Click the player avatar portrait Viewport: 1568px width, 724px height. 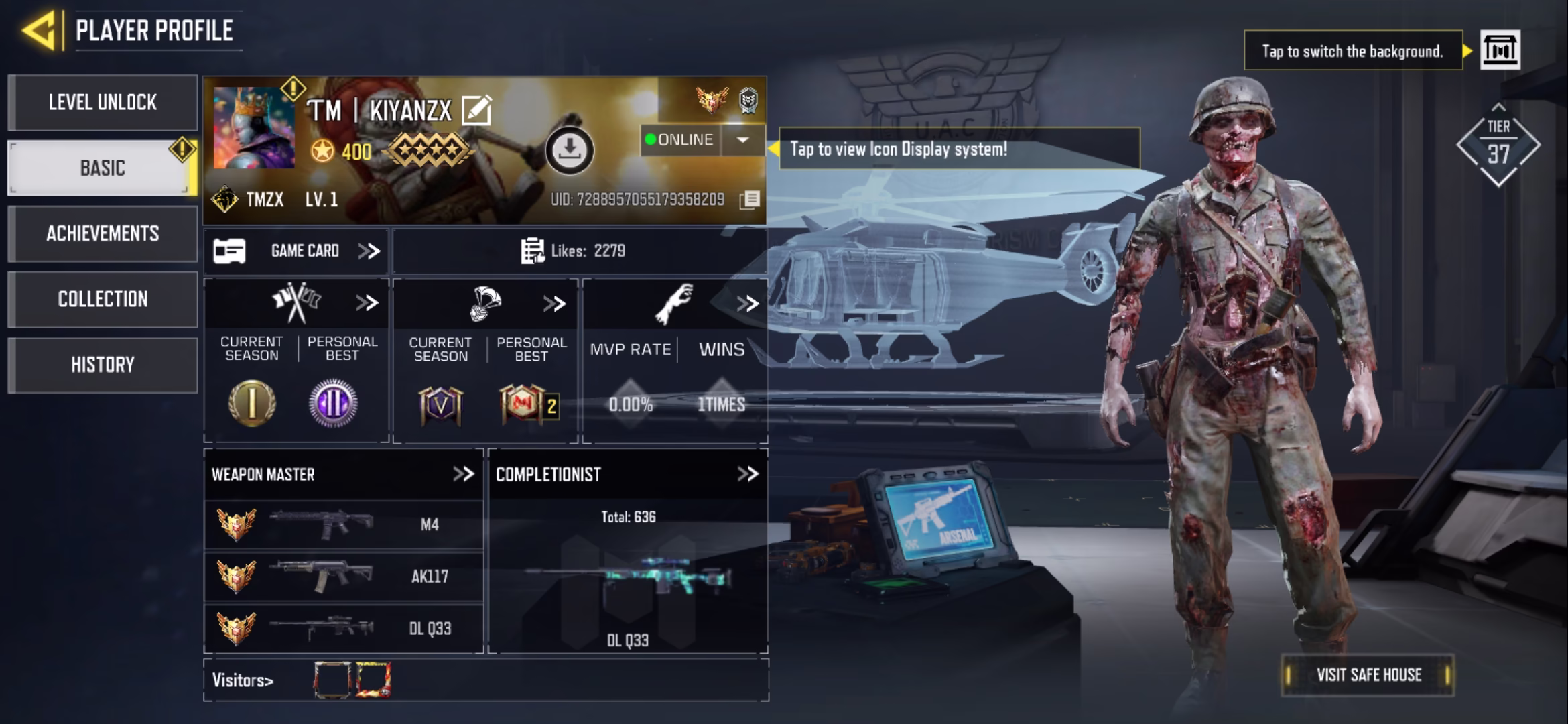coord(253,127)
